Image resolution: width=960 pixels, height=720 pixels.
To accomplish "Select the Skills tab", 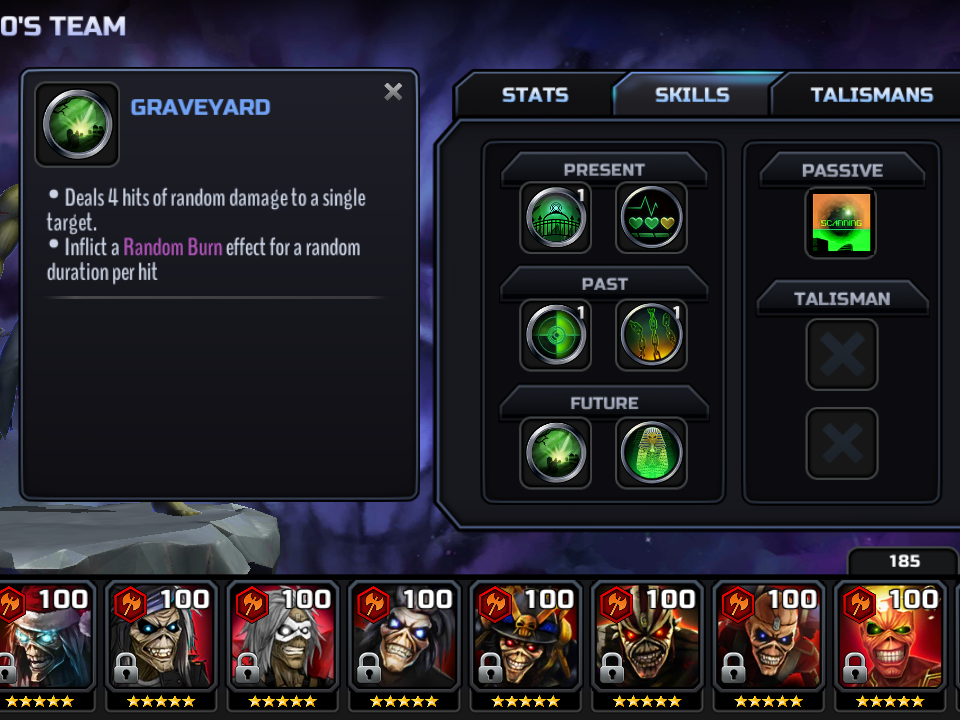I will tap(691, 96).
